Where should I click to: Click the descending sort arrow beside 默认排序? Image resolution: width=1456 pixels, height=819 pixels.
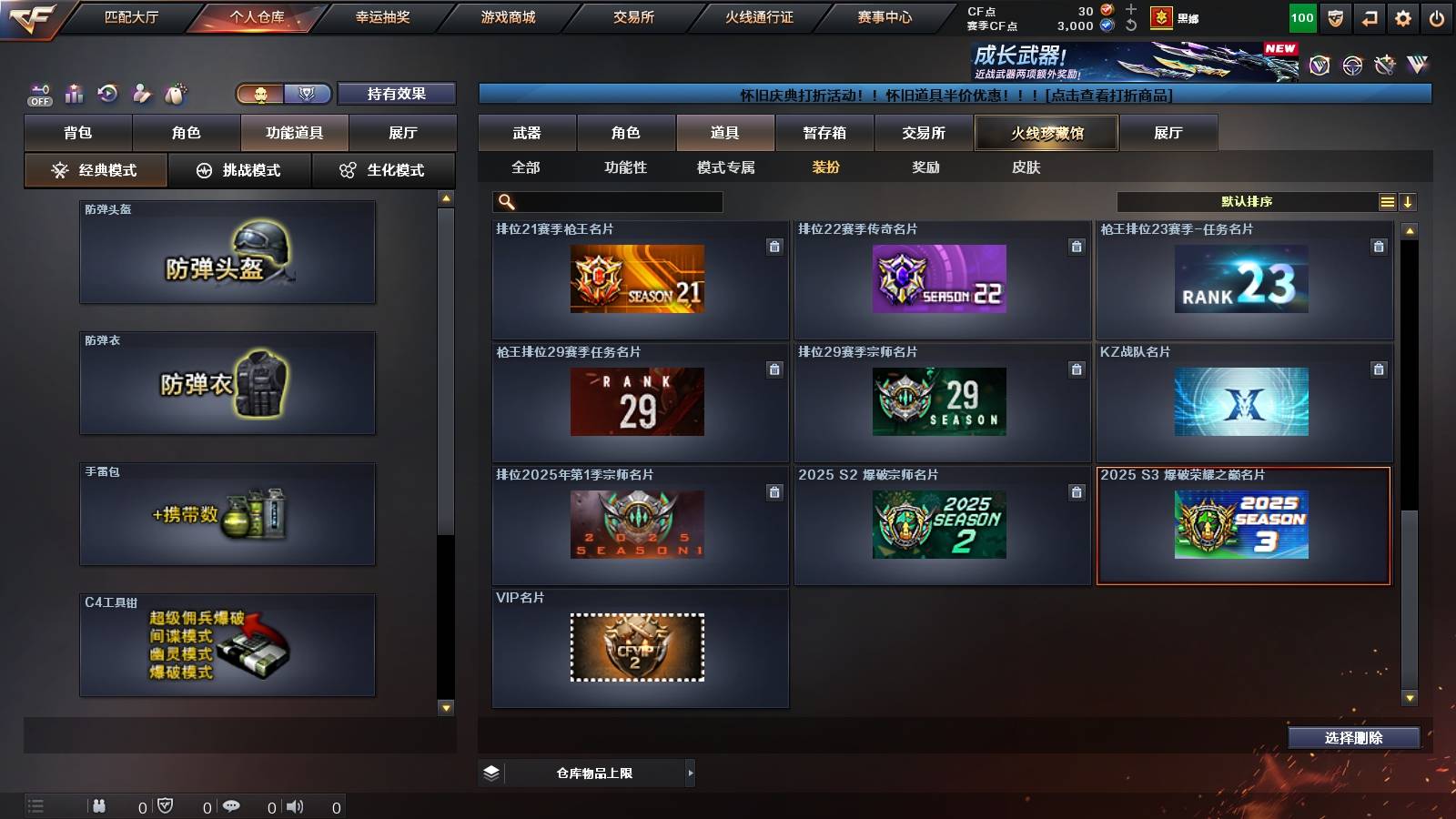point(1408,201)
